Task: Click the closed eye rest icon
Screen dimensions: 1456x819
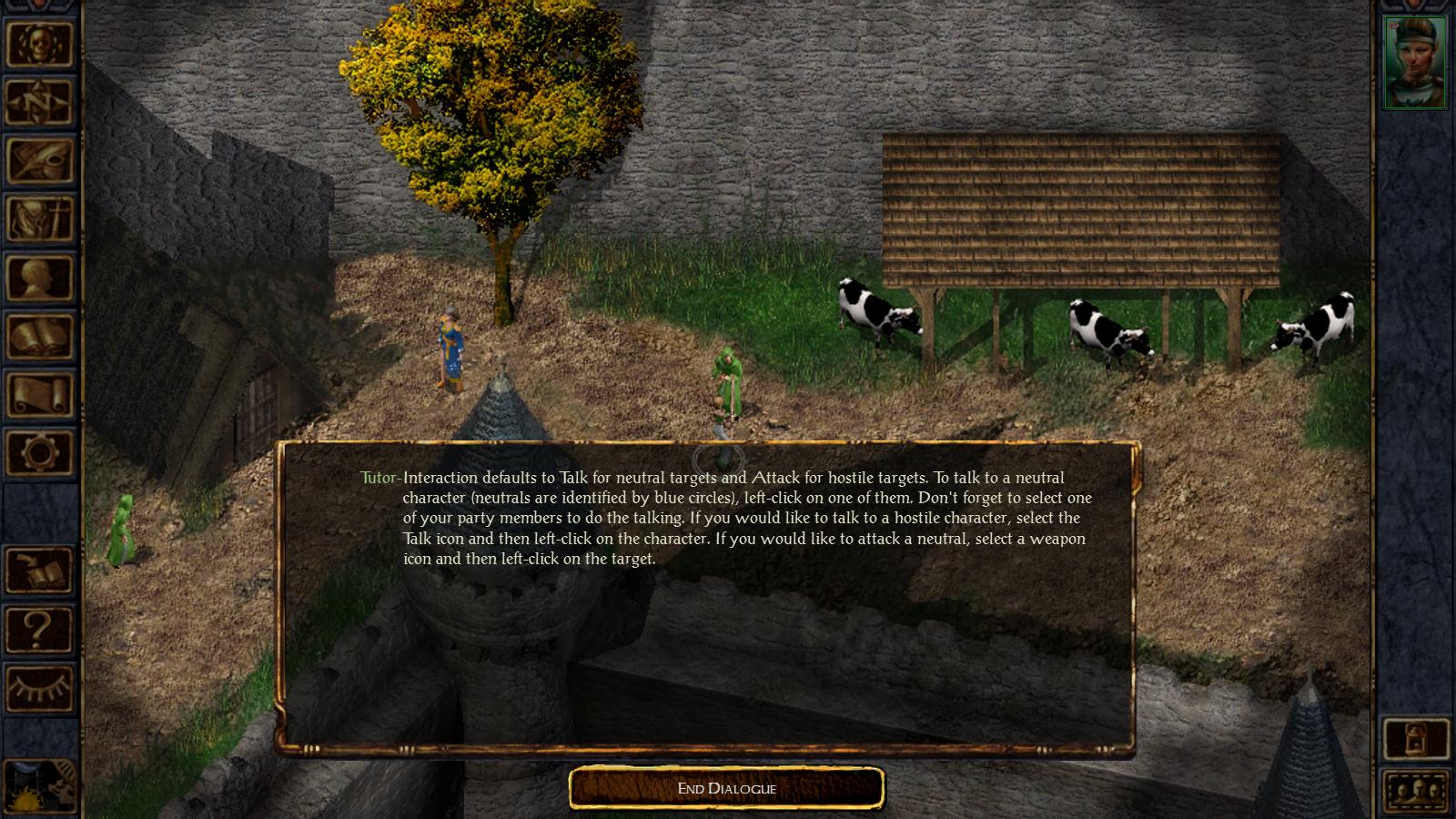Action: (39, 687)
